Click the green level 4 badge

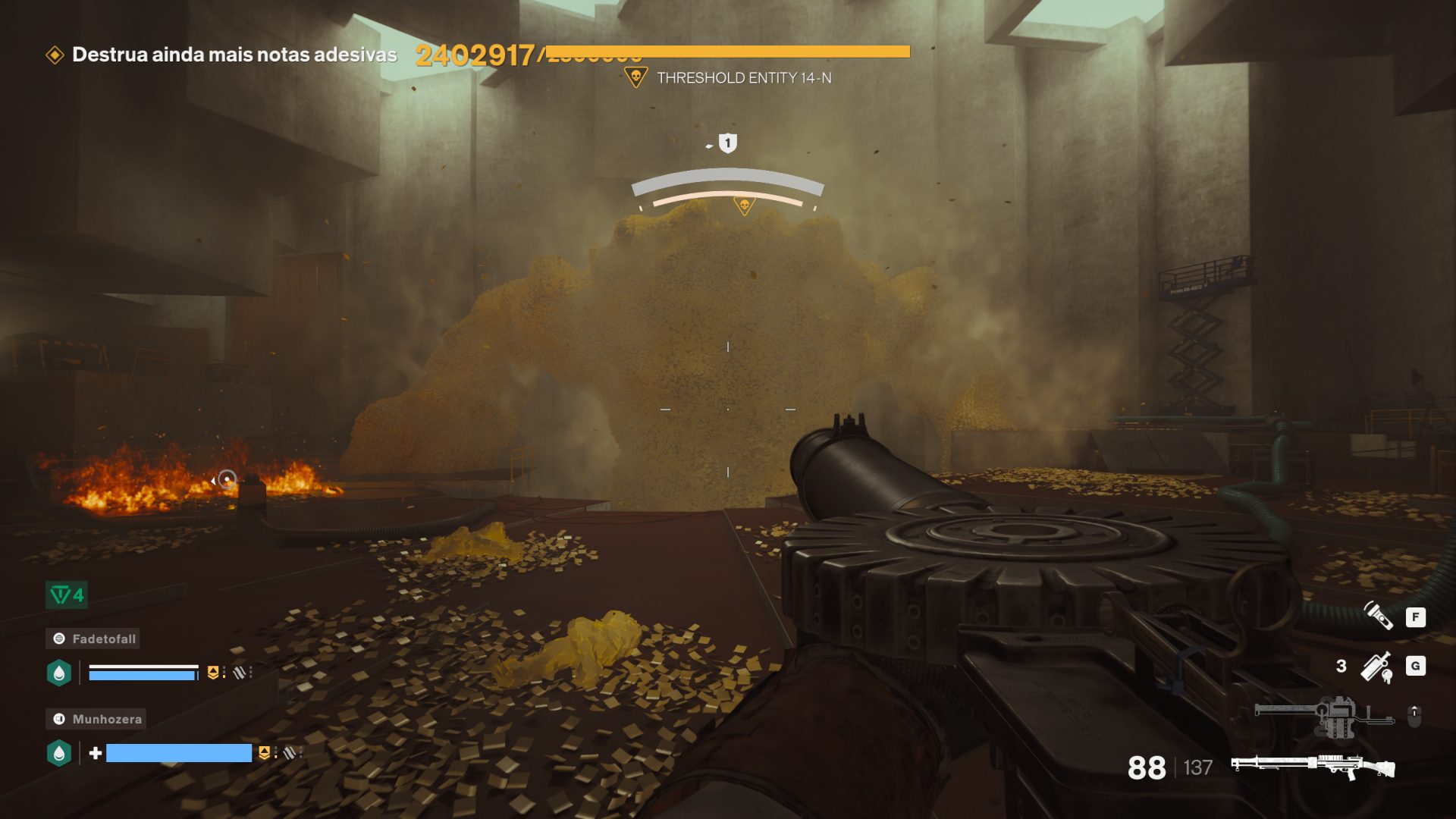tap(67, 595)
